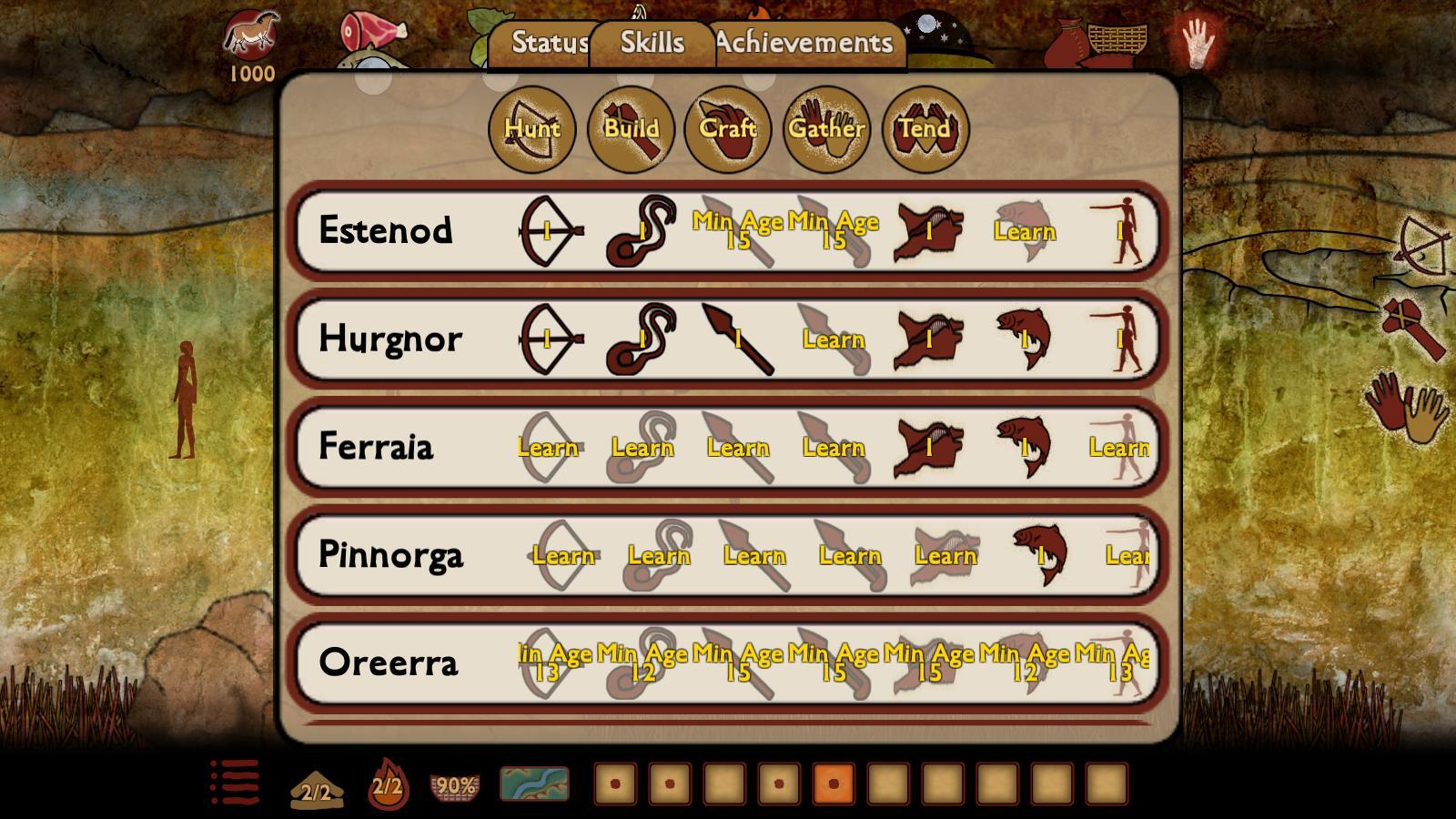The image size is (1456, 819).
Task: Select the Craft task category
Action: (728, 129)
